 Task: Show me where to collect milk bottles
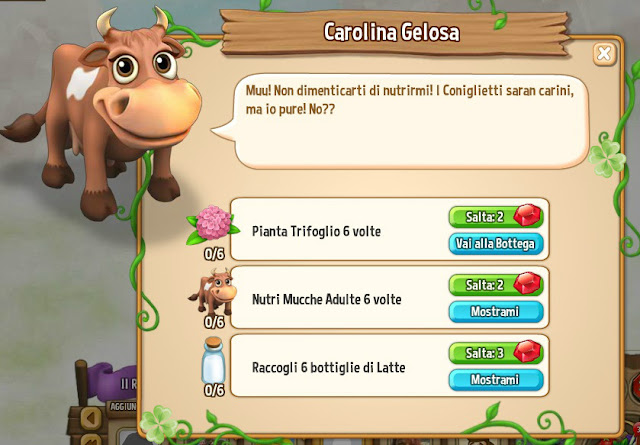click(496, 380)
